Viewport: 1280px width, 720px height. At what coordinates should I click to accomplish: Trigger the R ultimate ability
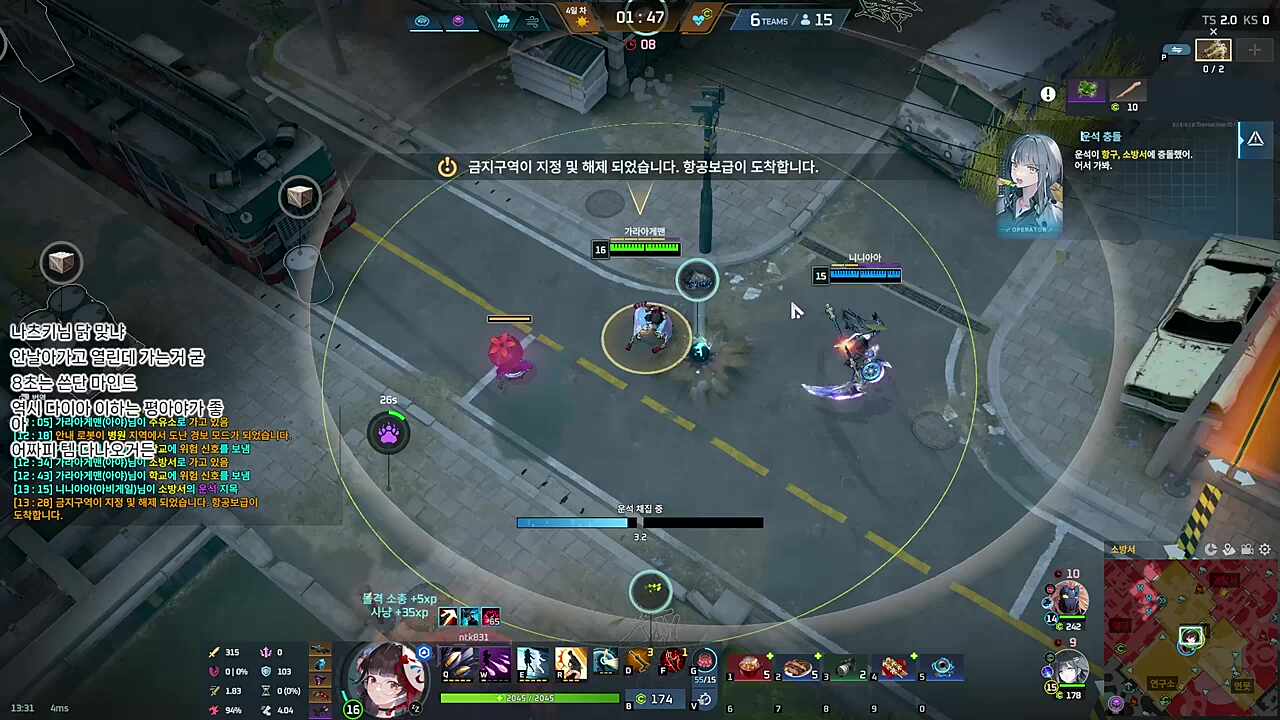[x=571, y=661]
